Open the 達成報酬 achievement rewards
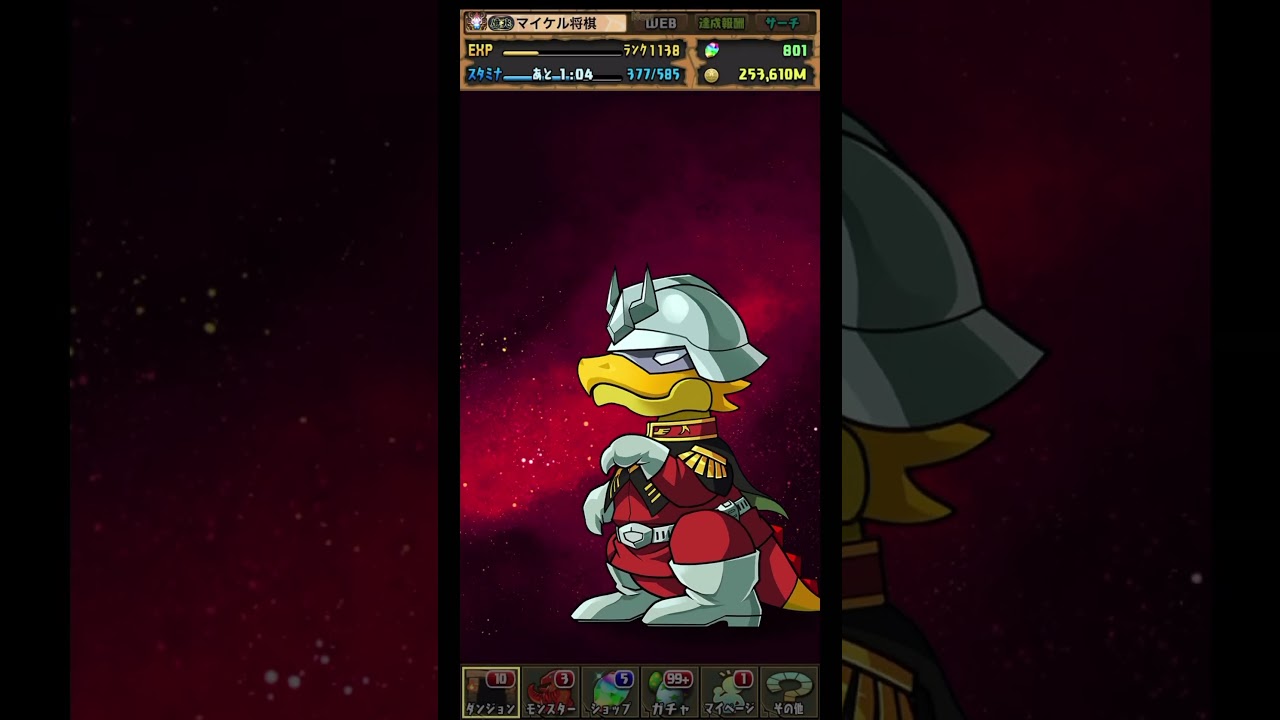The height and width of the screenshot is (720, 1280). (x=721, y=23)
